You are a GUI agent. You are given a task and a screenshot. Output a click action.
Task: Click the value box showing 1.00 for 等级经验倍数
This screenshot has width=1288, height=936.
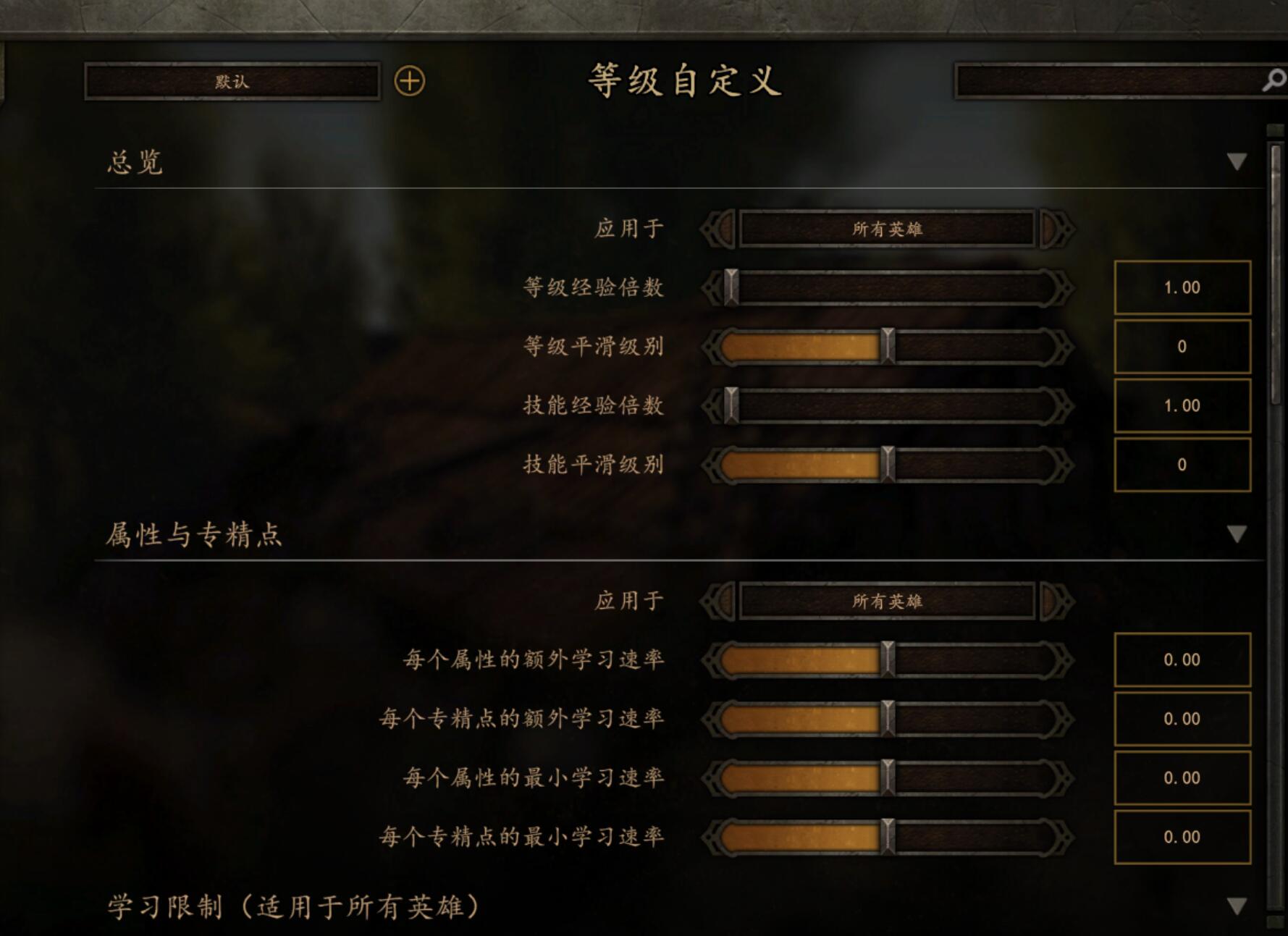(x=1182, y=287)
